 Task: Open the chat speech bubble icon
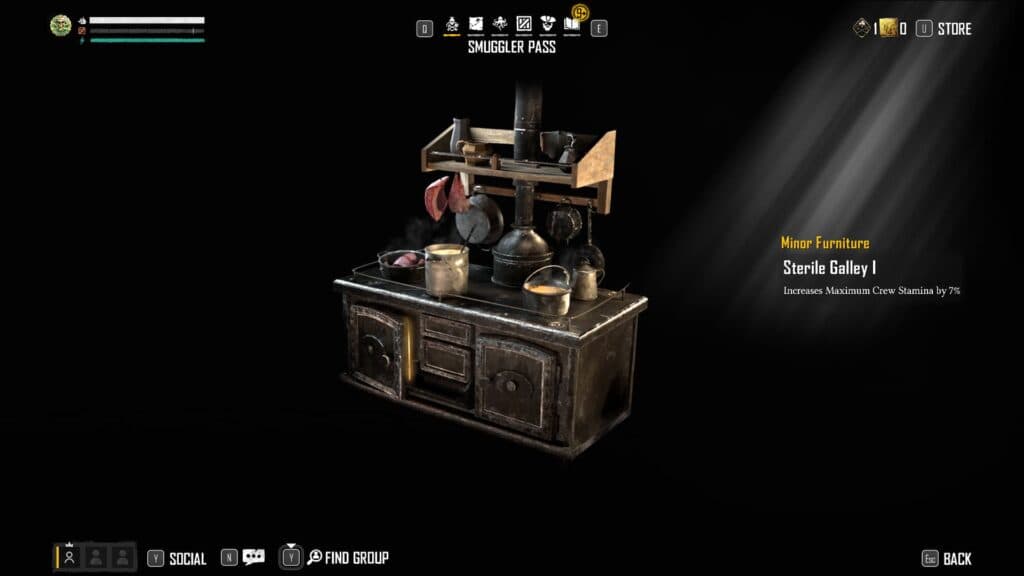click(x=254, y=557)
